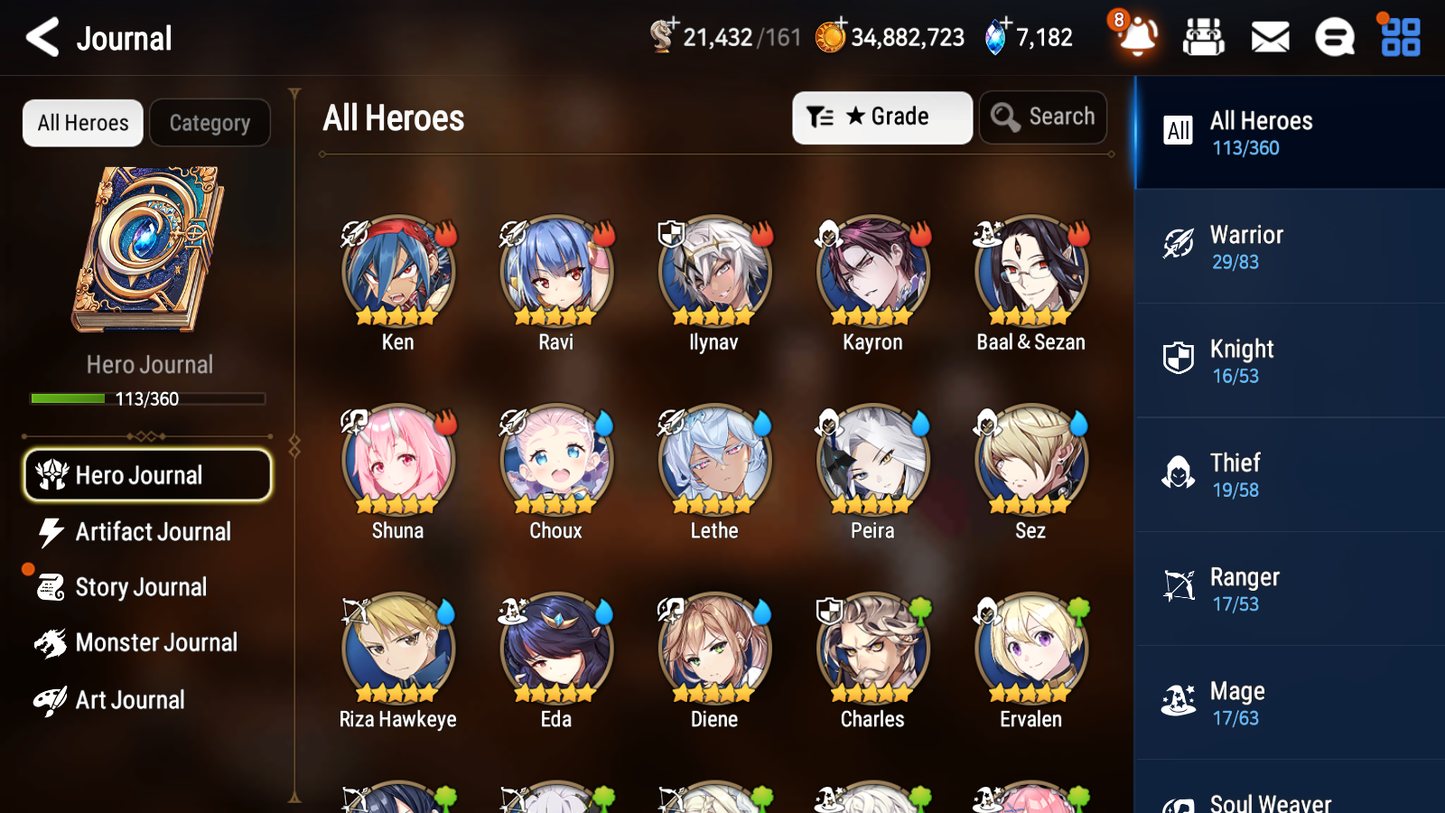
Task: Select the Mage class filter icon
Action: coord(1180,702)
